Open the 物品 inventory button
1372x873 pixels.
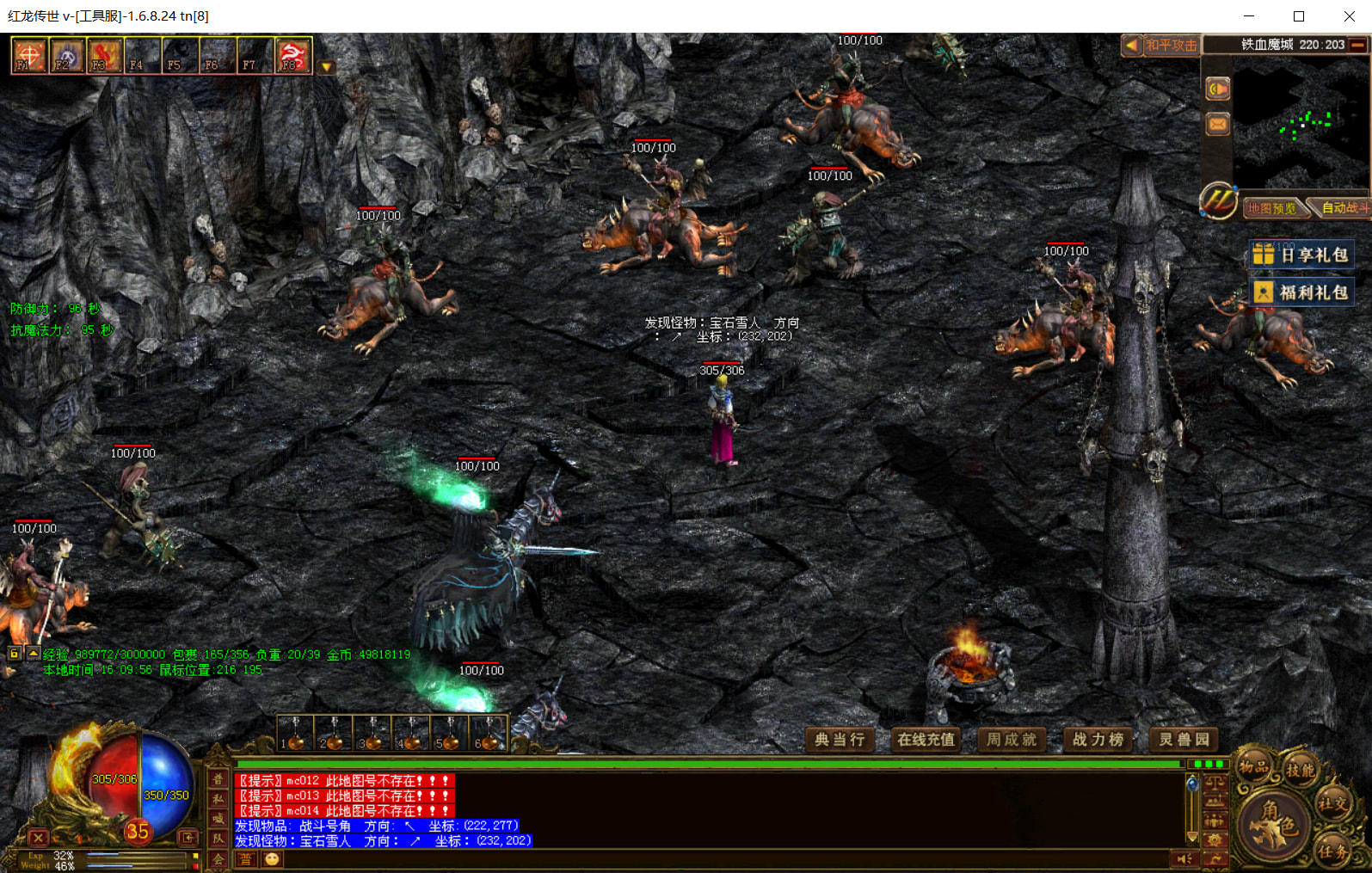coord(1253,767)
